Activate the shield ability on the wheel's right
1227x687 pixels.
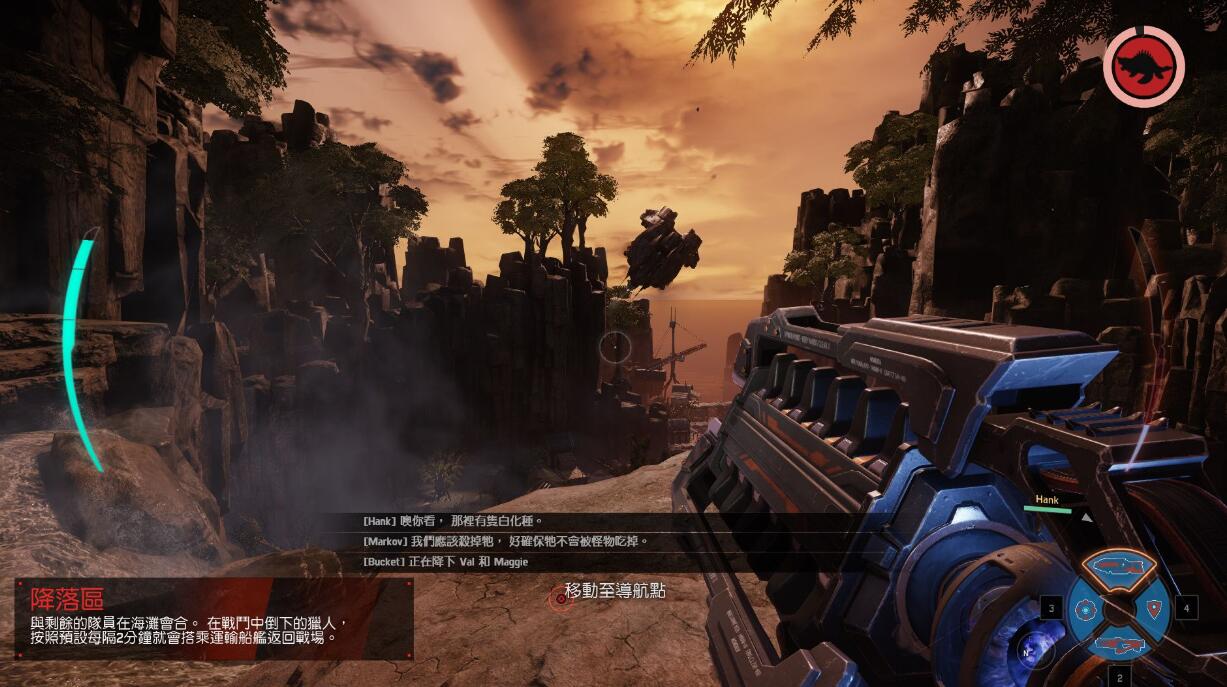coord(1155,607)
